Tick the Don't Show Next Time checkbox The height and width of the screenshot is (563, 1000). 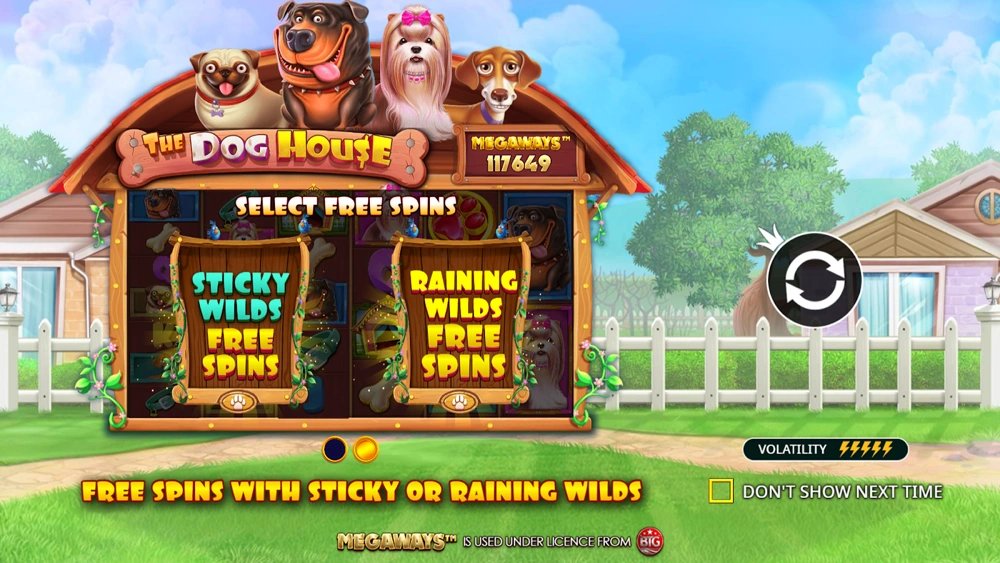pos(721,491)
